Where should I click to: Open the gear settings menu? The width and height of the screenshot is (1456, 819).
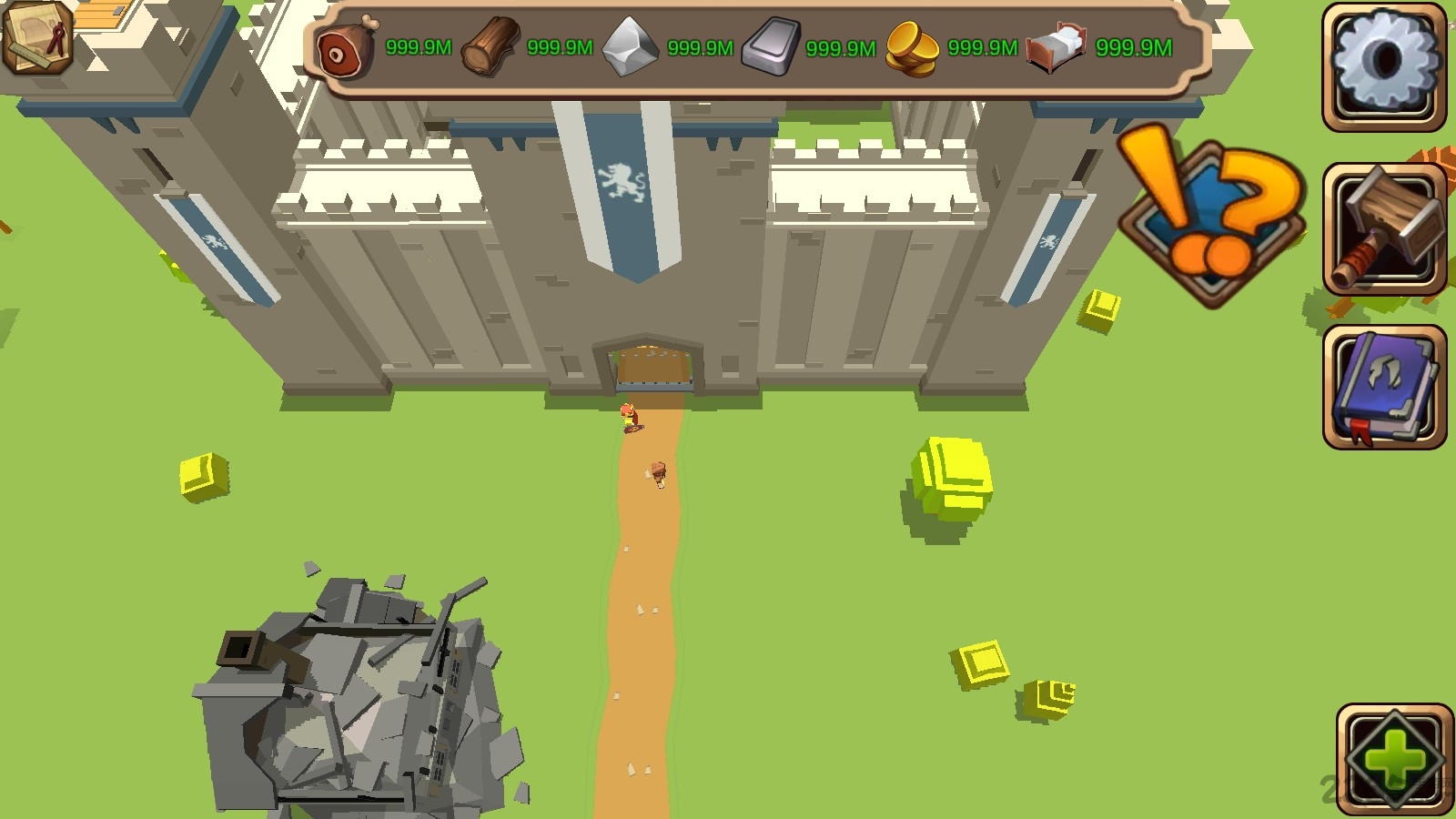[x=1383, y=66]
